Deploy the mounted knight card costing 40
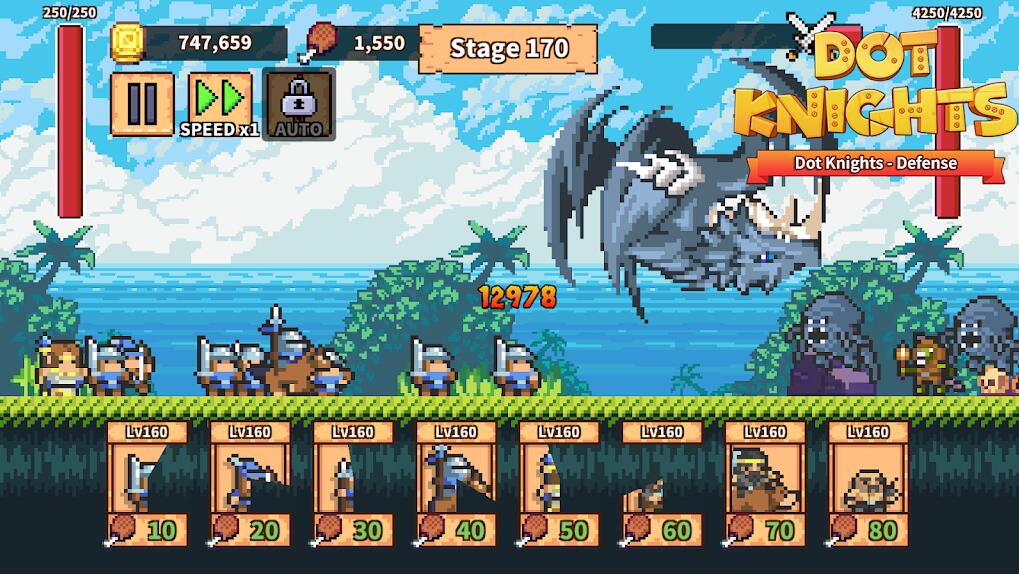 [456, 485]
